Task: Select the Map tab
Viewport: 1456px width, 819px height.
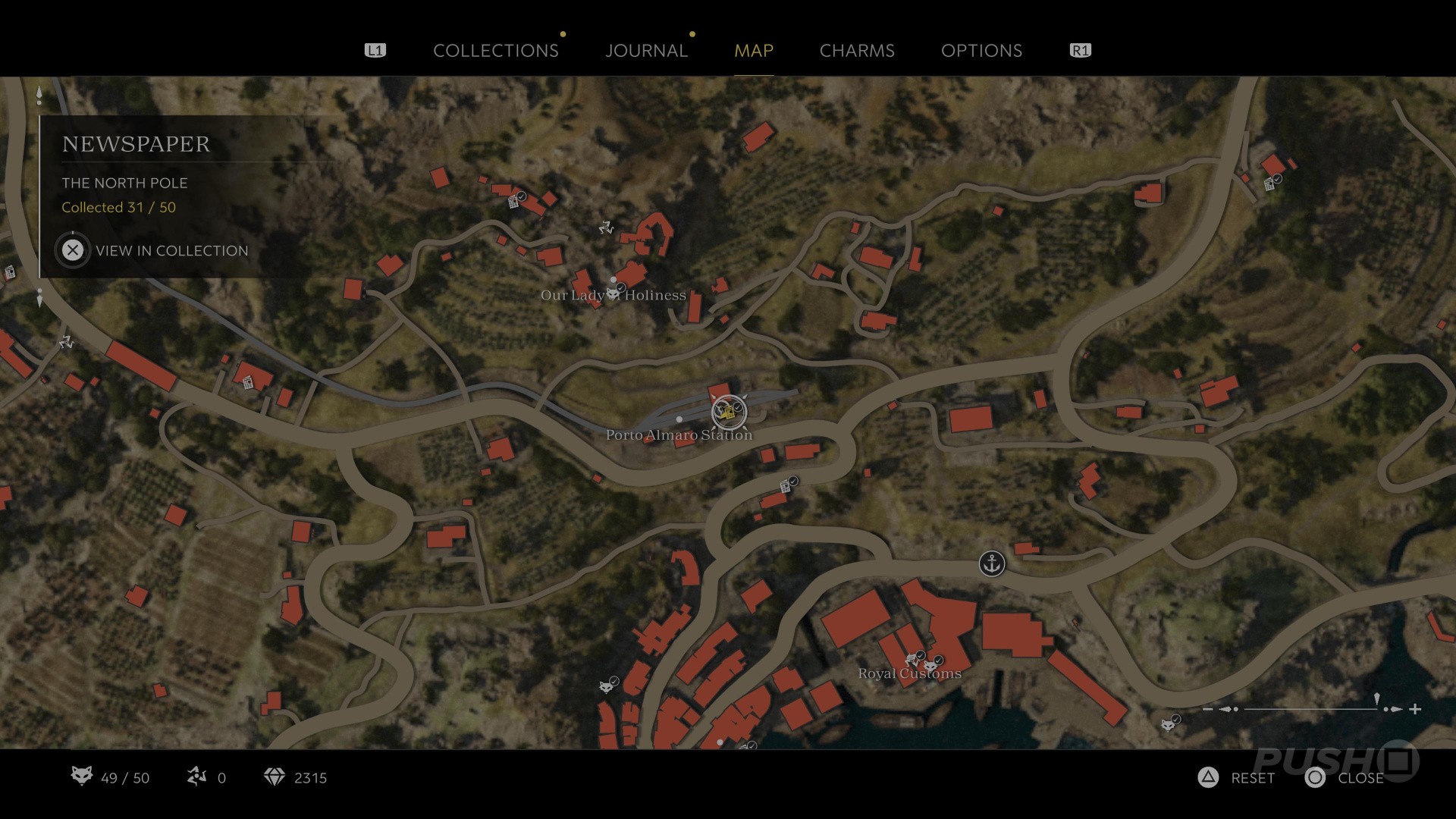Action: [x=754, y=51]
